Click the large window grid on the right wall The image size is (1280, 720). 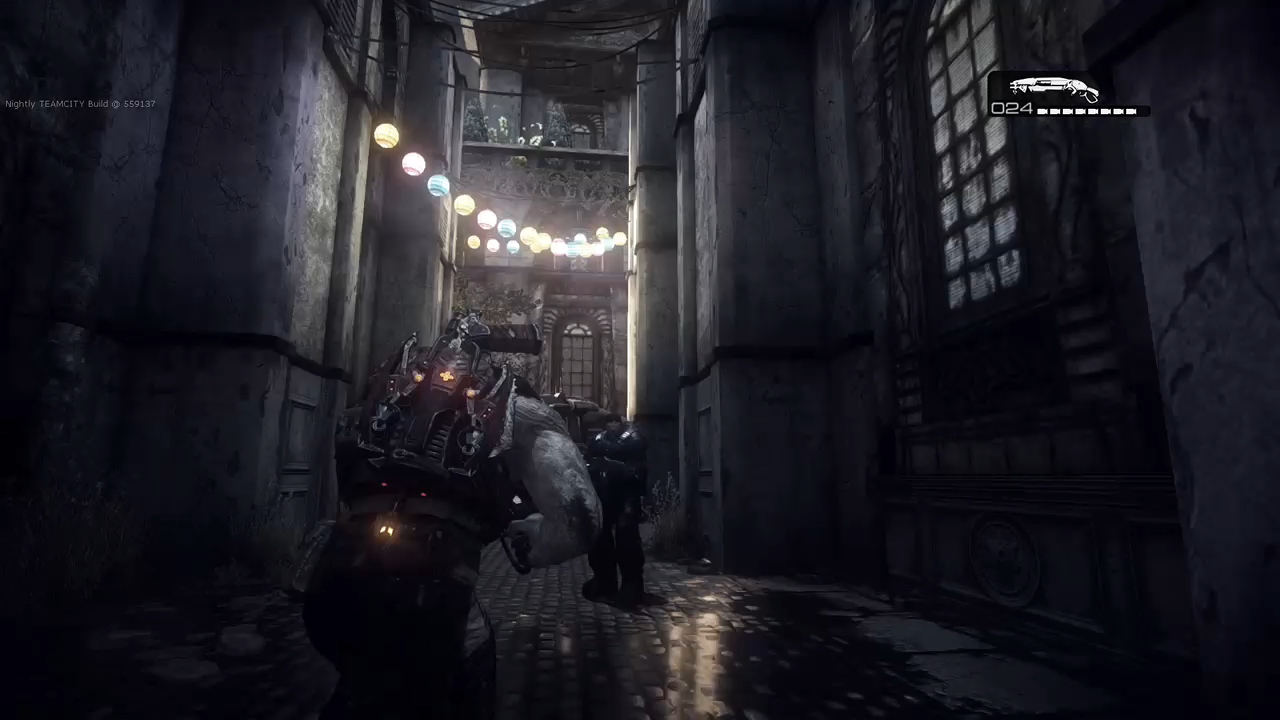pyautogui.click(x=960, y=150)
